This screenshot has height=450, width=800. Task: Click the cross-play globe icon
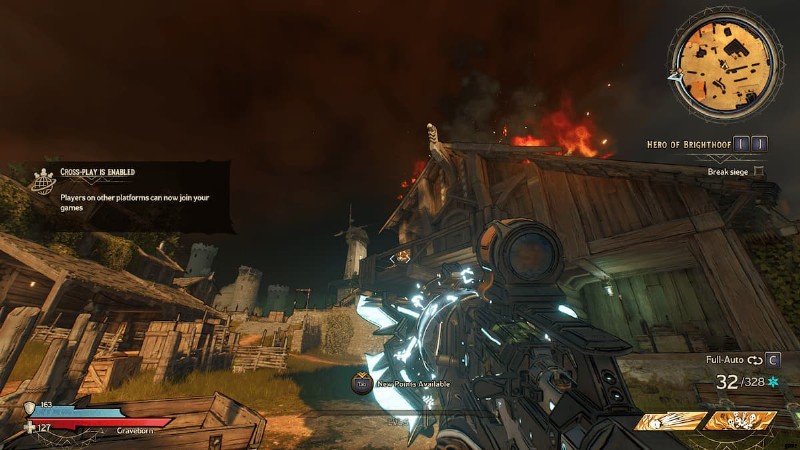pyautogui.click(x=43, y=181)
